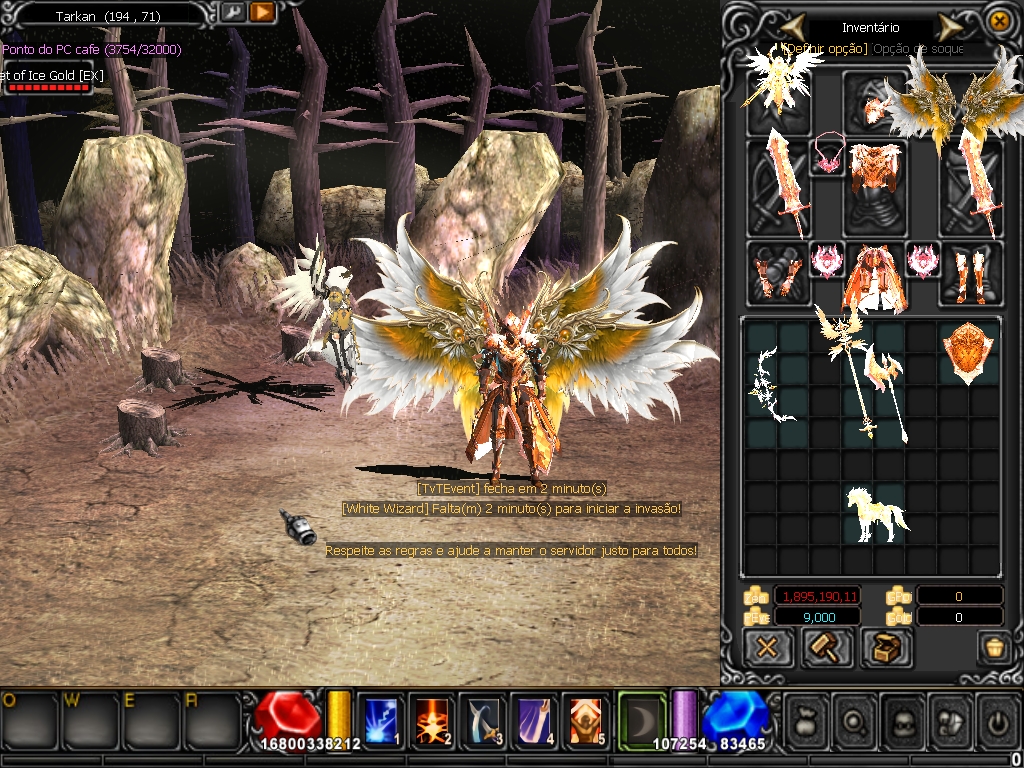1024x768 pixels.
Task: Open the magnifier icon bottom menu
Action: (x=857, y=719)
